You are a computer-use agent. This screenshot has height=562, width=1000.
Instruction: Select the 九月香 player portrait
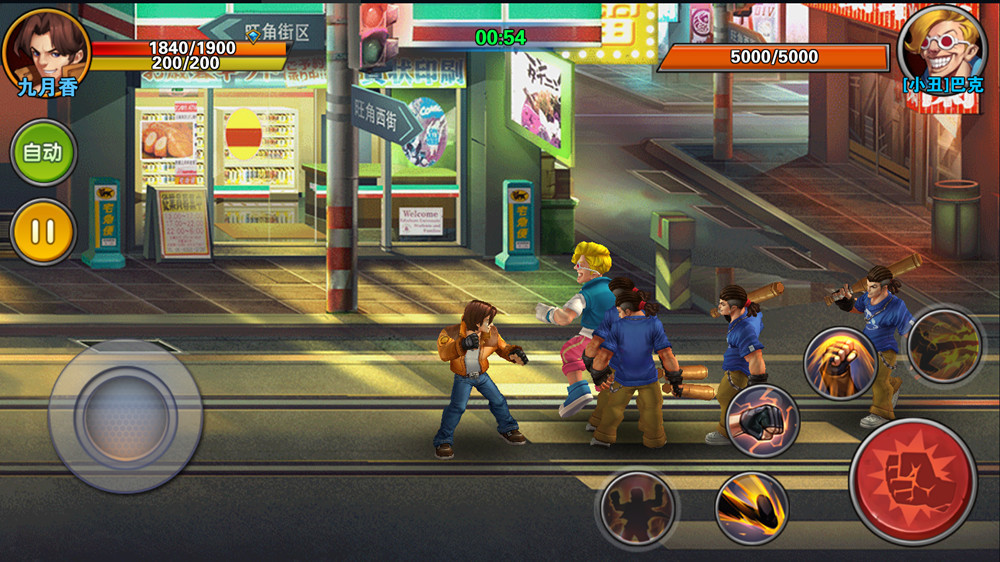[x=45, y=48]
